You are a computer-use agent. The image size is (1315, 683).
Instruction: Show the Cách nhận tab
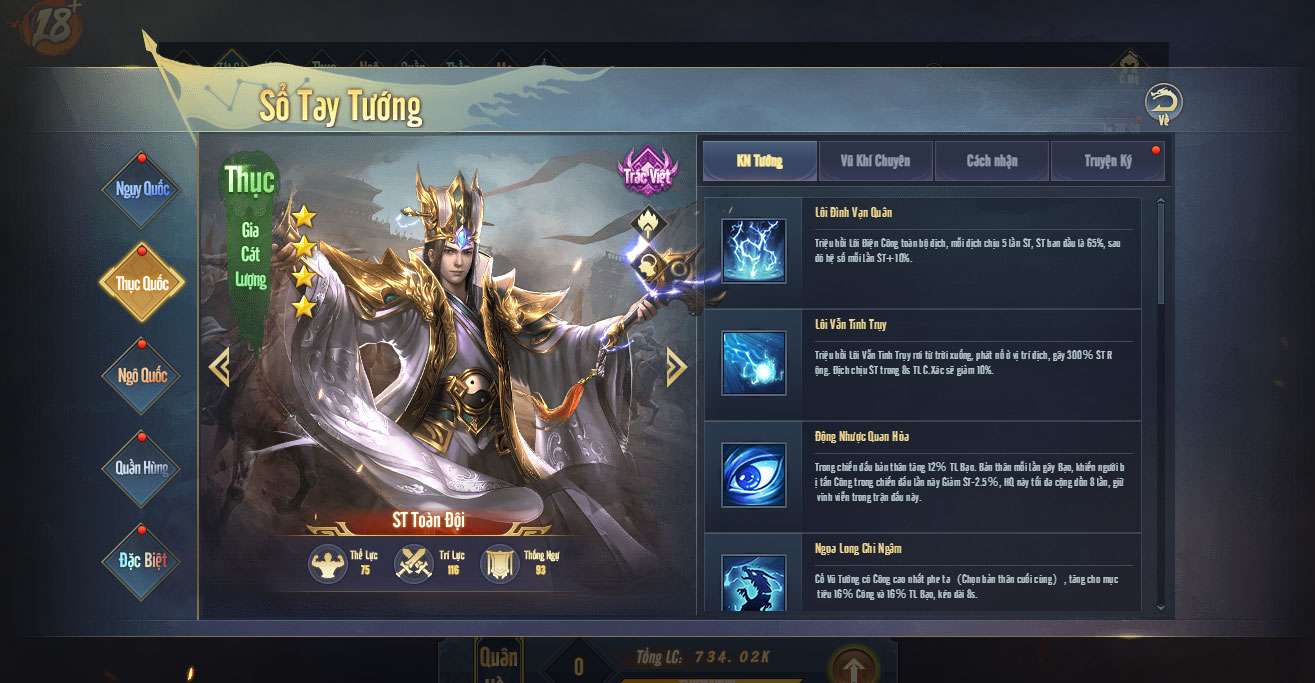coord(992,161)
